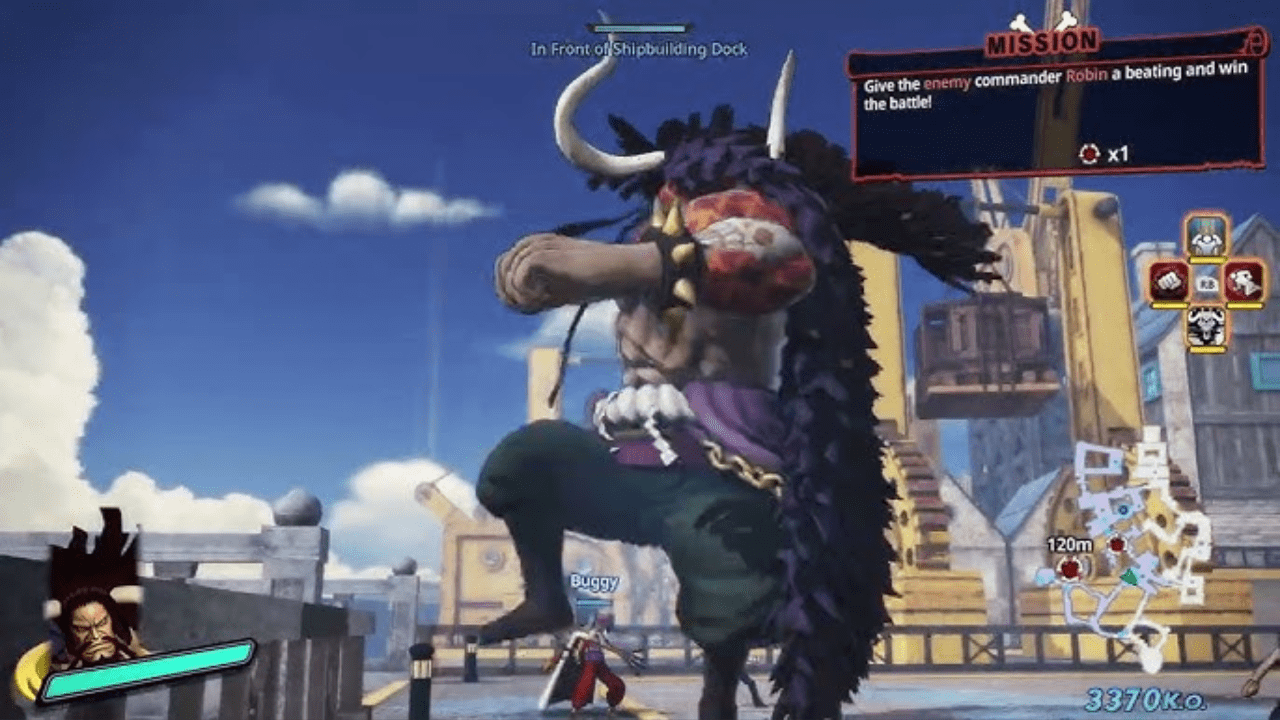The height and width of the screenshot is (720, 1280).
Task: Select the 120m enemy marker on minimap
Action: point(1071,569)
